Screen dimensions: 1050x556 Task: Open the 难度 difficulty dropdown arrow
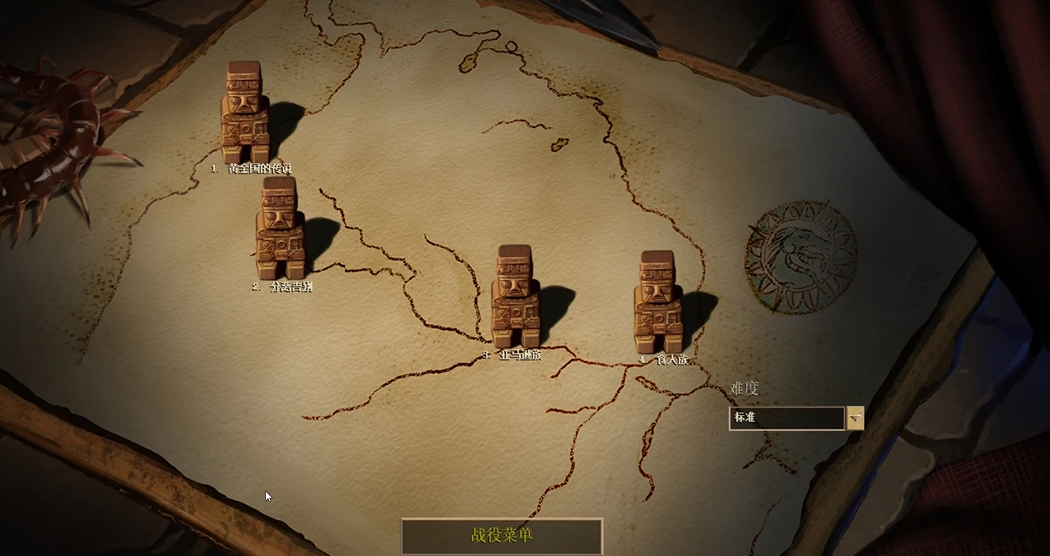click(x=855, y=418)
